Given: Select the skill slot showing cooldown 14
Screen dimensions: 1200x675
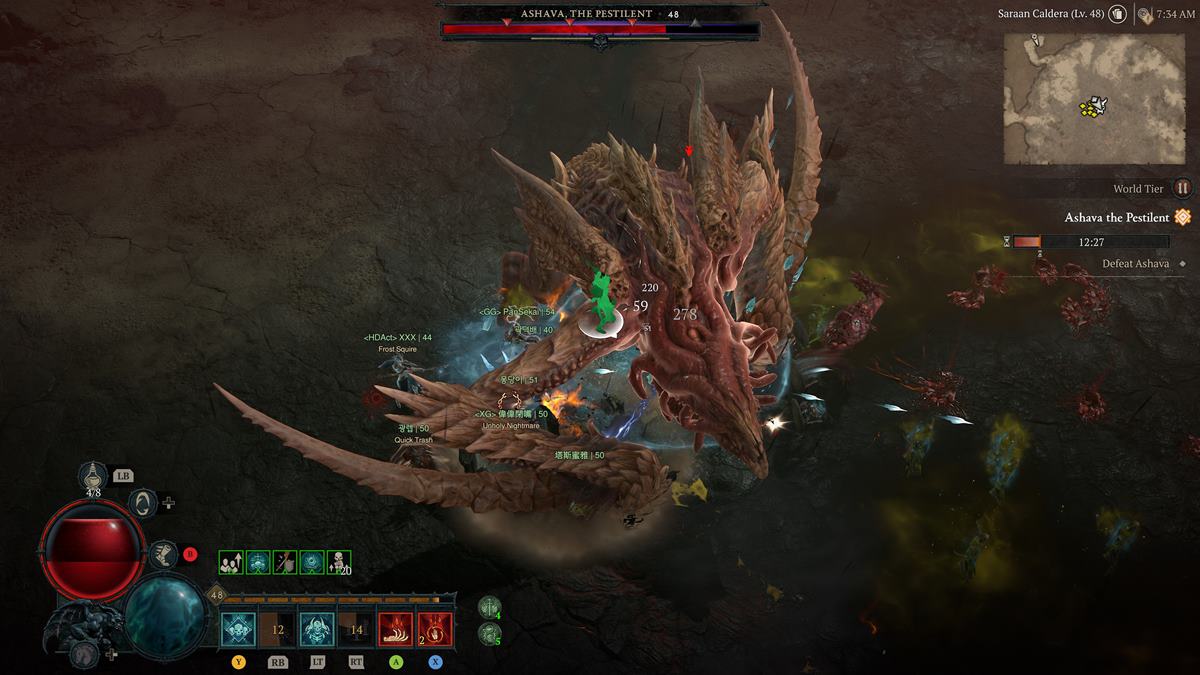Looking at the screenshot, I should pyautogui.click(x=356, y=630).
